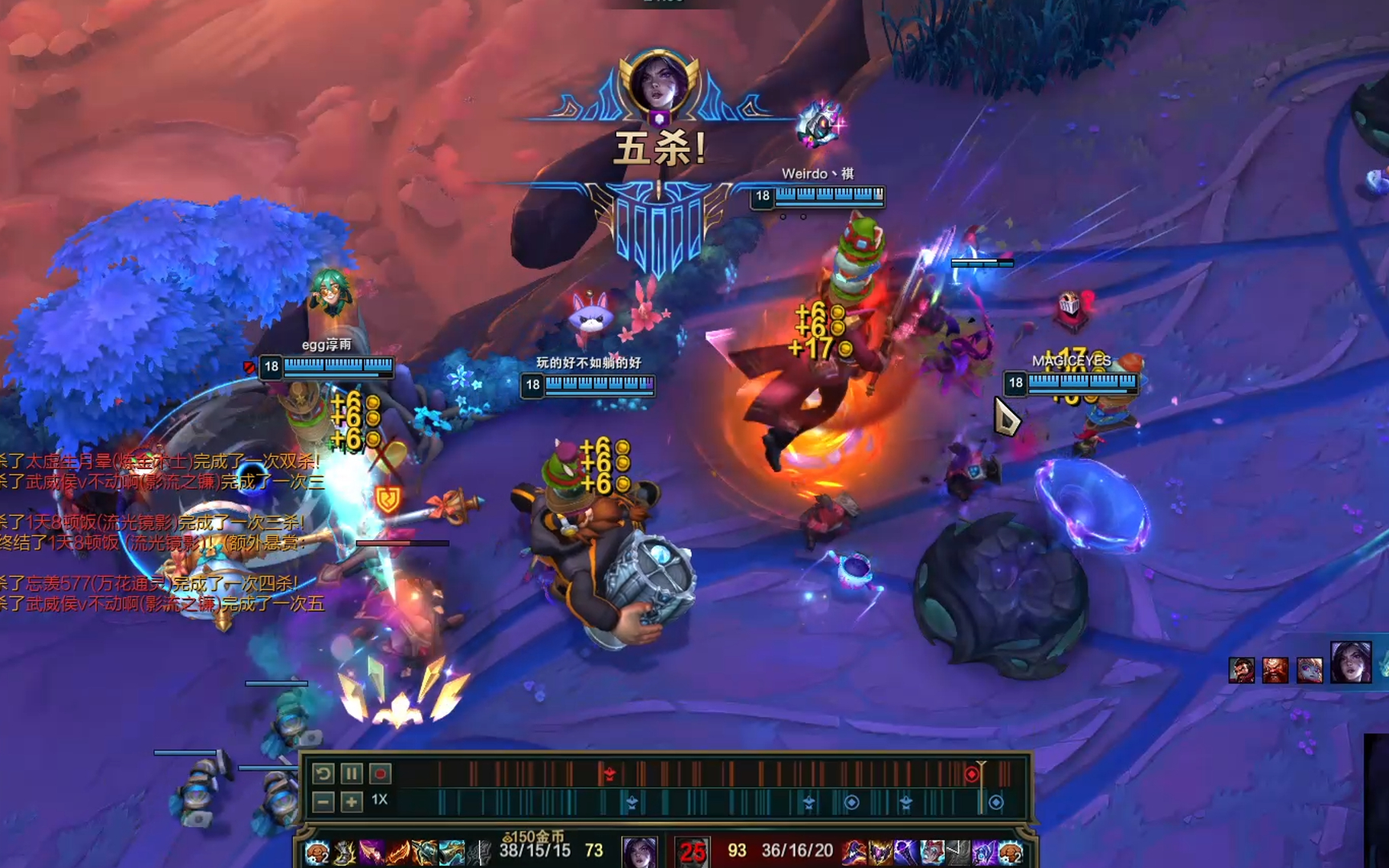Jump back with the rewind arrow button
This screenshot has height=868, width=1389.
(323, 773)
